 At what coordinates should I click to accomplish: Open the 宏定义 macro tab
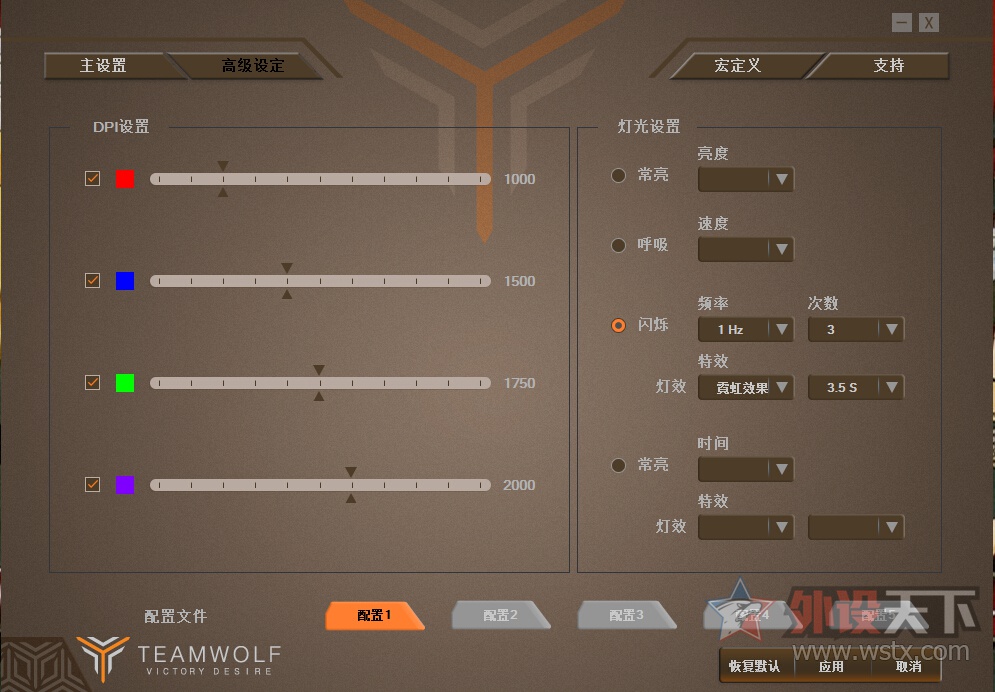[x=738, y=66]
